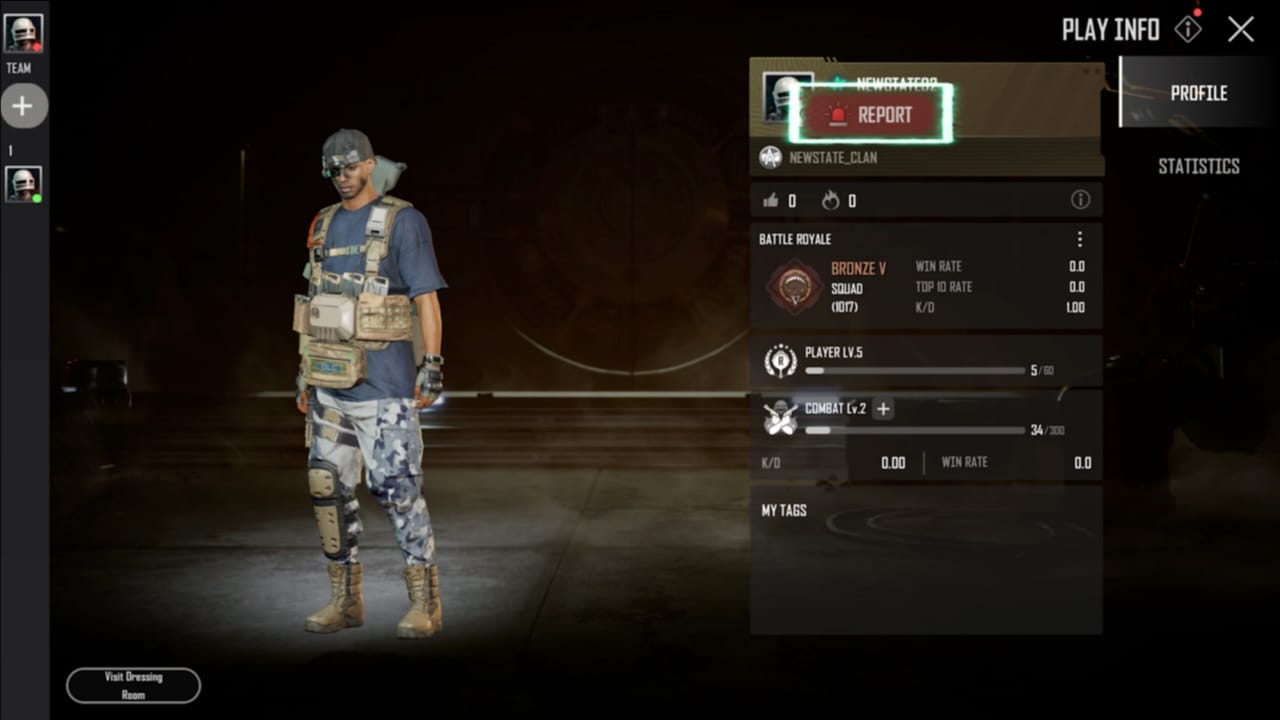Show likes info via circled i icon
This screenshot has height=720, width=1280.
point(1080,200)
